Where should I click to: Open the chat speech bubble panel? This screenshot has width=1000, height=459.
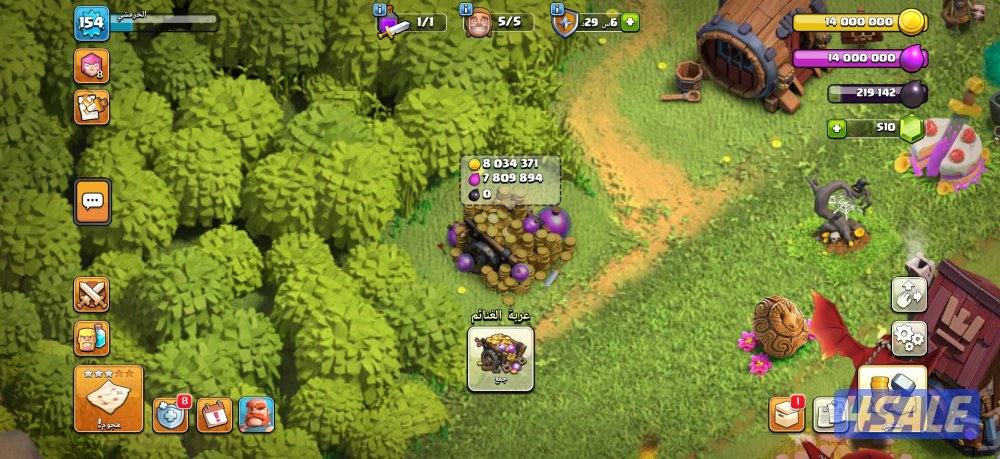(92, 201)
